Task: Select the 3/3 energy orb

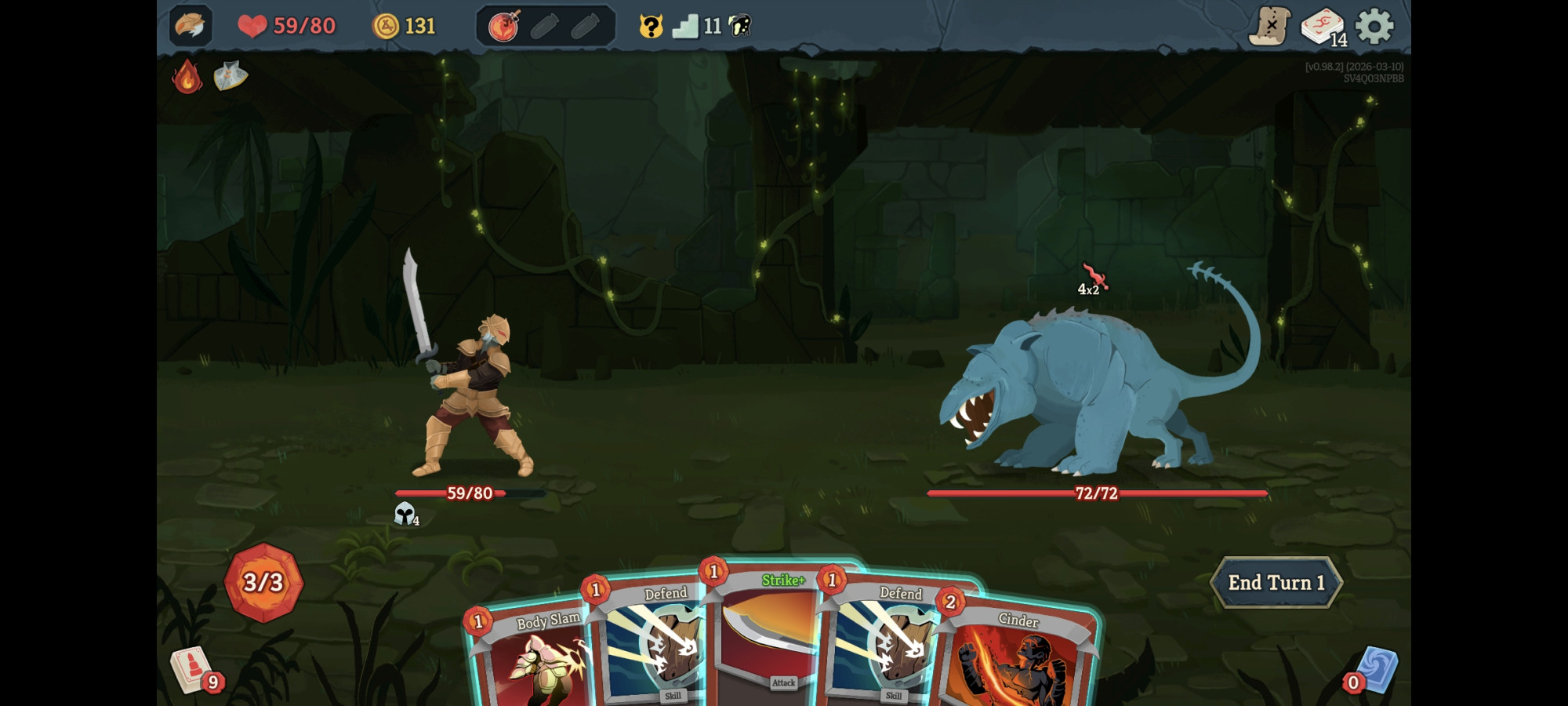Action: [263, 582]
